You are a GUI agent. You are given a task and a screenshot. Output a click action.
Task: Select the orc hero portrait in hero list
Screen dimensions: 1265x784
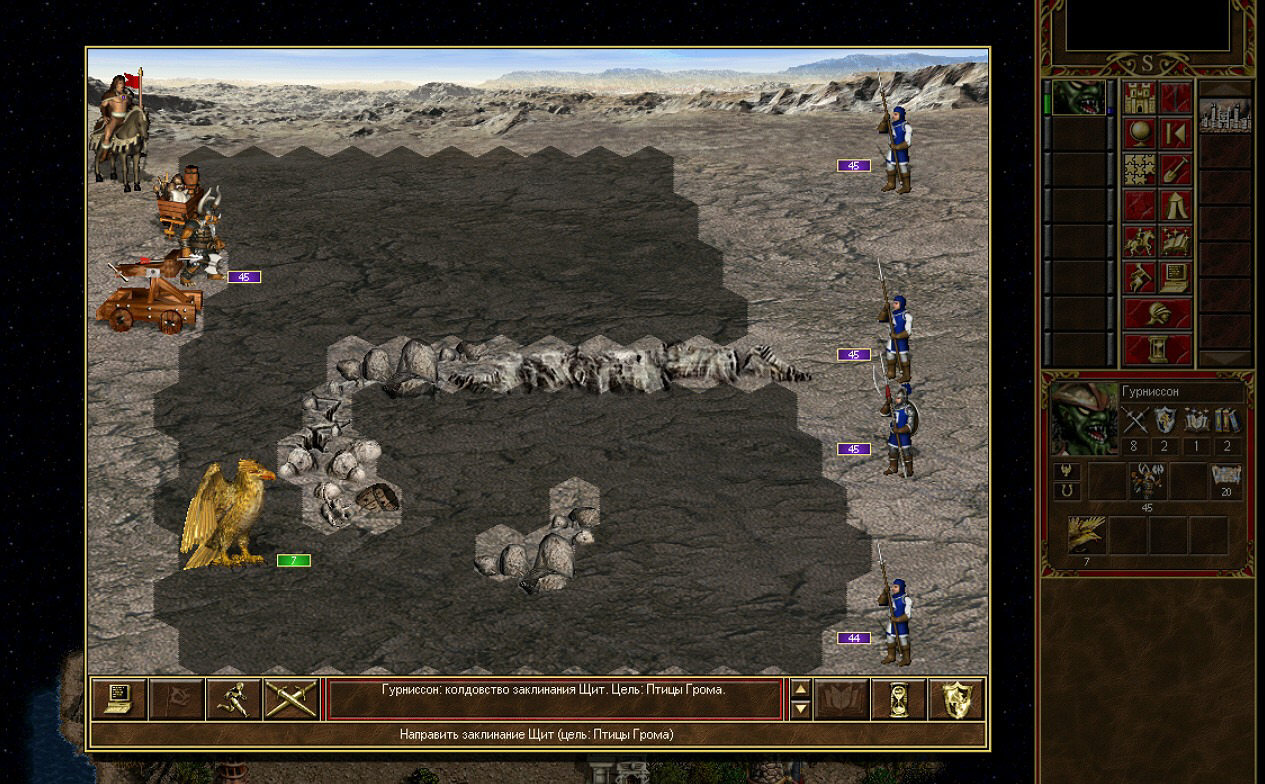[x=1078, y=98]
